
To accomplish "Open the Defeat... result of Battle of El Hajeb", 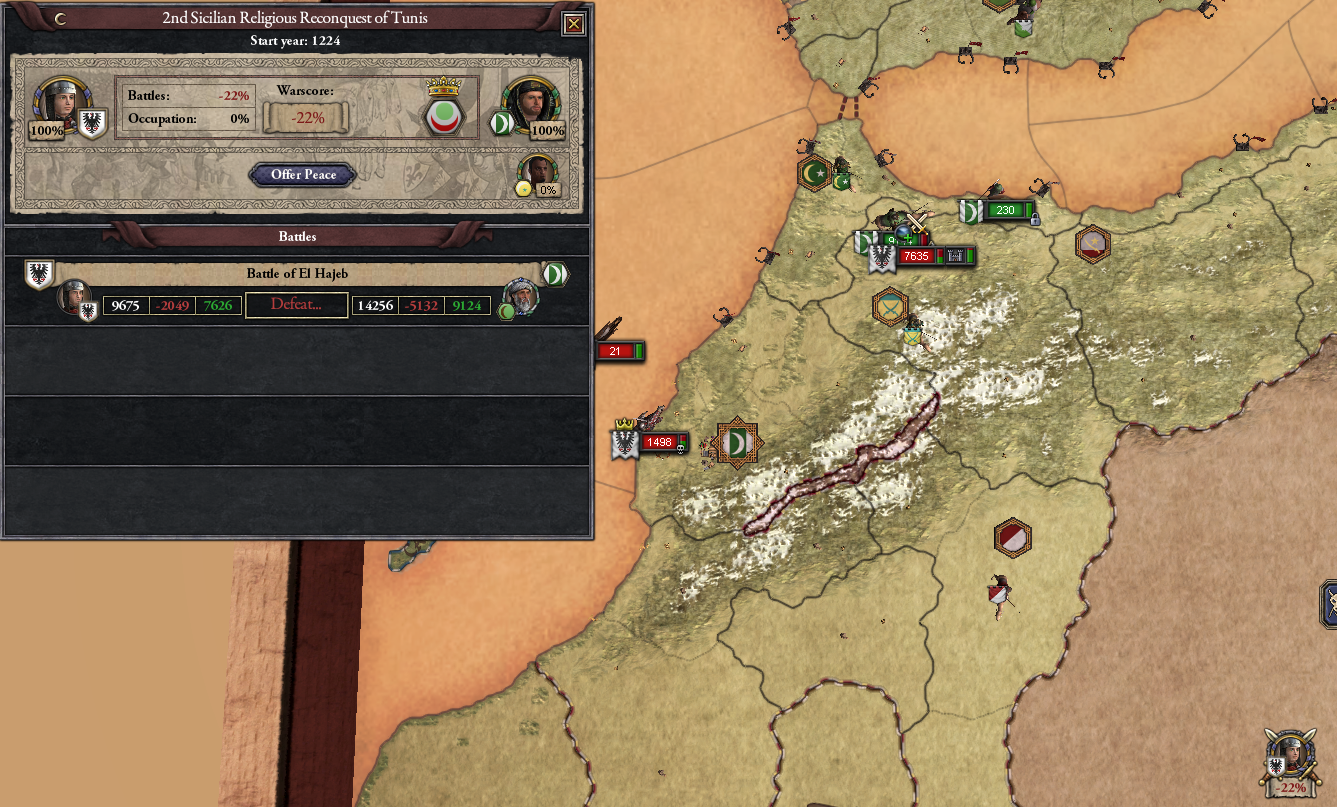I will [298, 305].
